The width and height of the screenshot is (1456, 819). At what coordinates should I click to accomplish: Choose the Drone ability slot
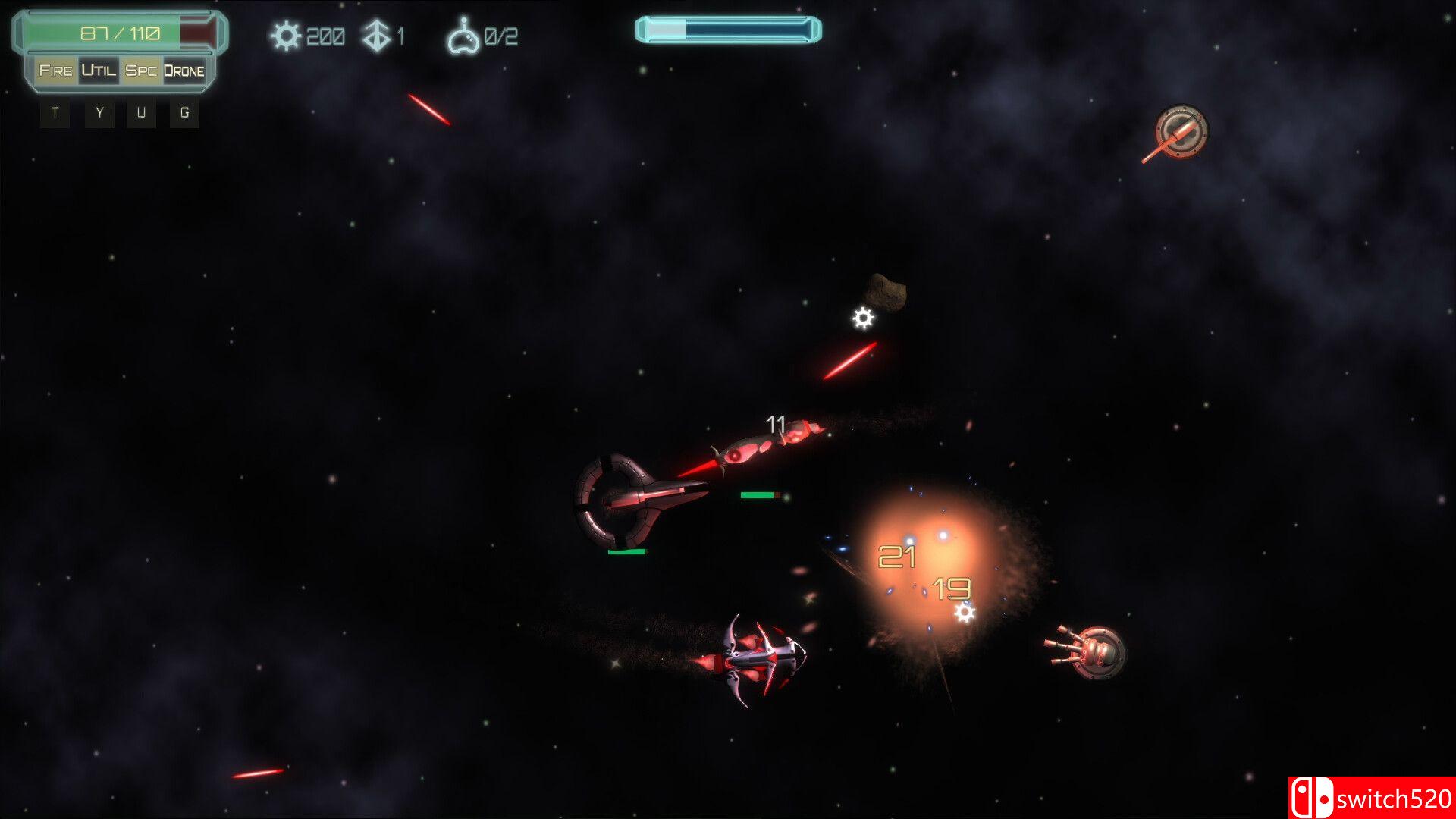click(x=184, y=71)
